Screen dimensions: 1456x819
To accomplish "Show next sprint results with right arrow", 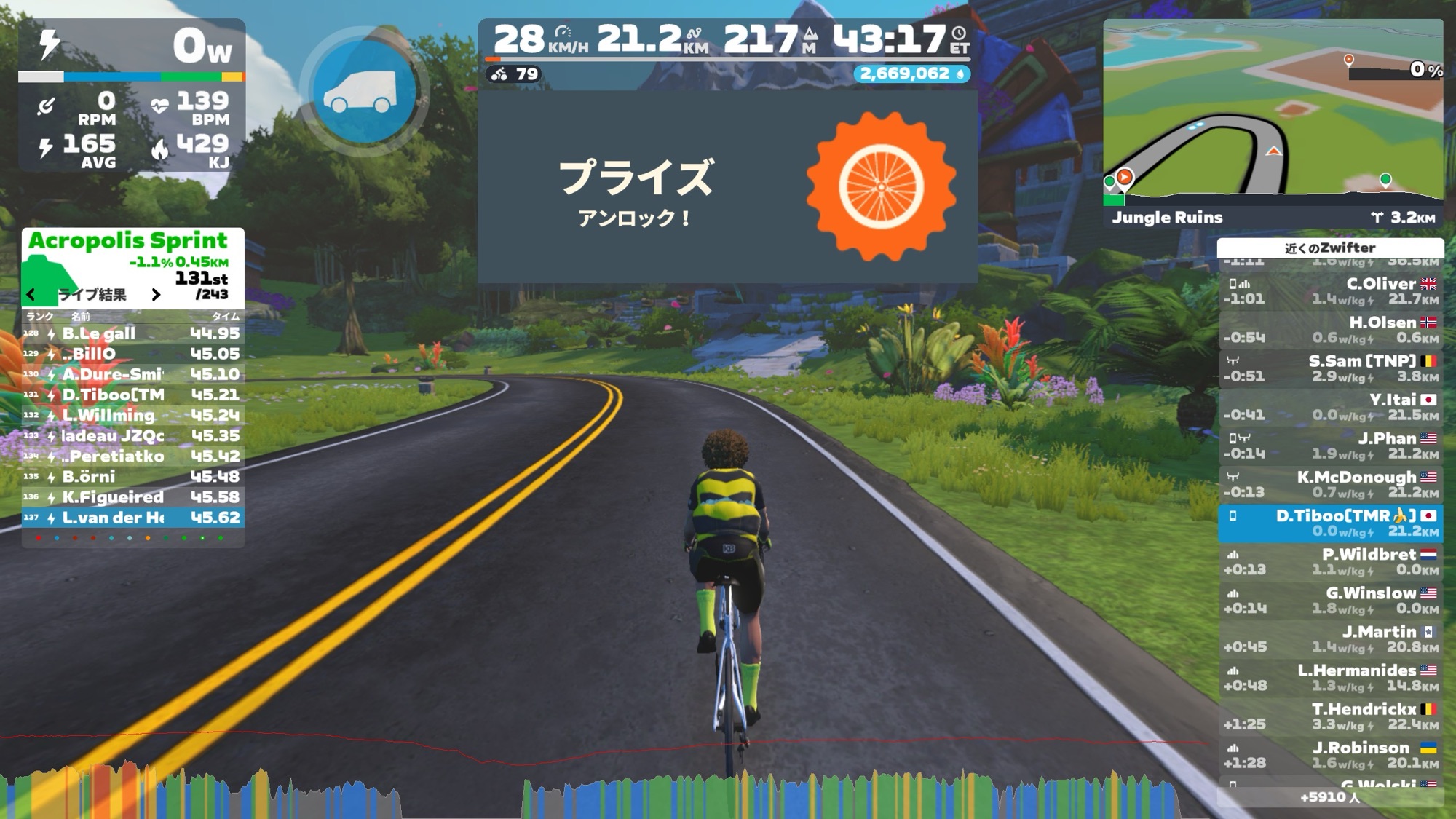I will [156, 294].
